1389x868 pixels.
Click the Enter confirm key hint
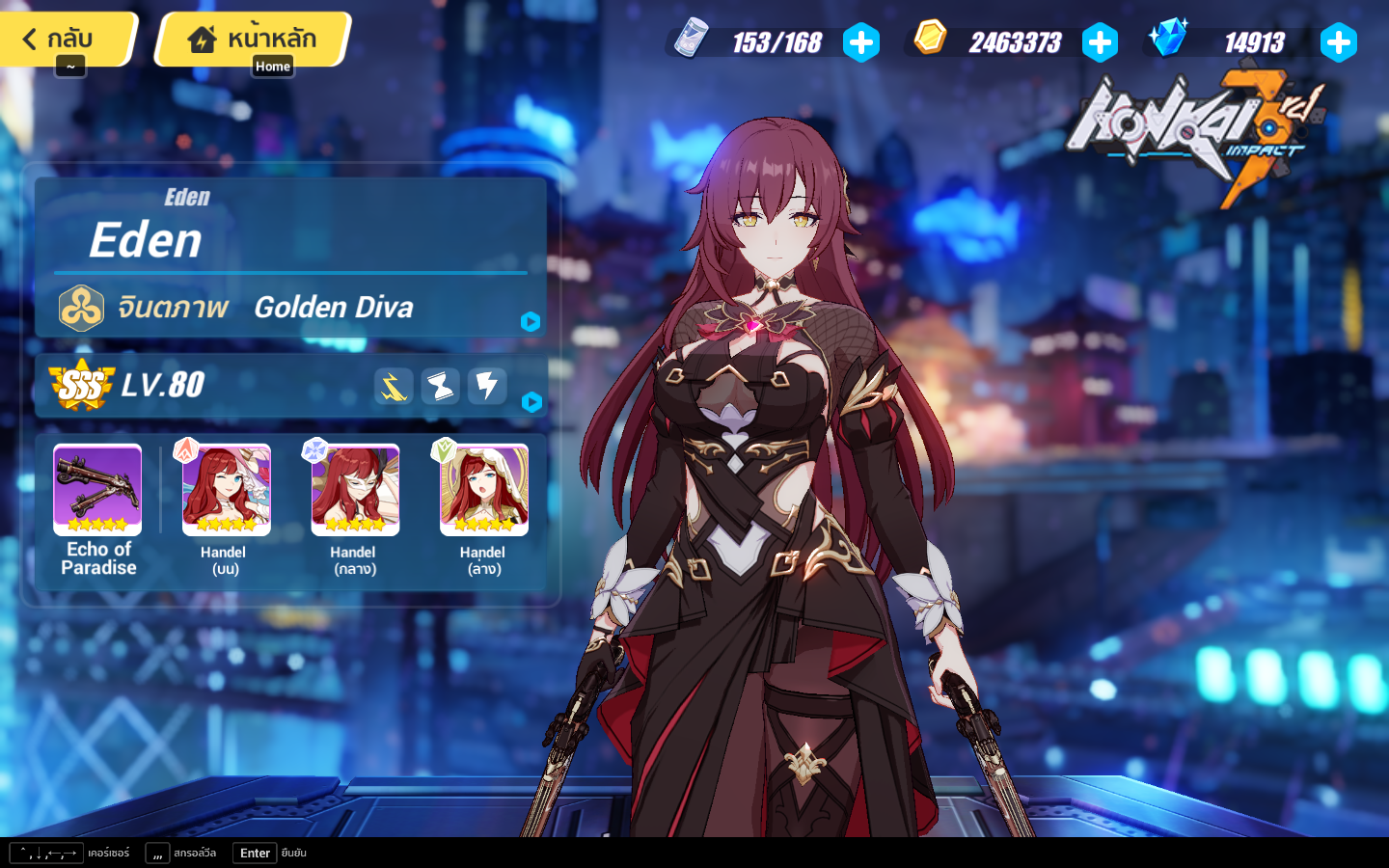coord(254,853)
